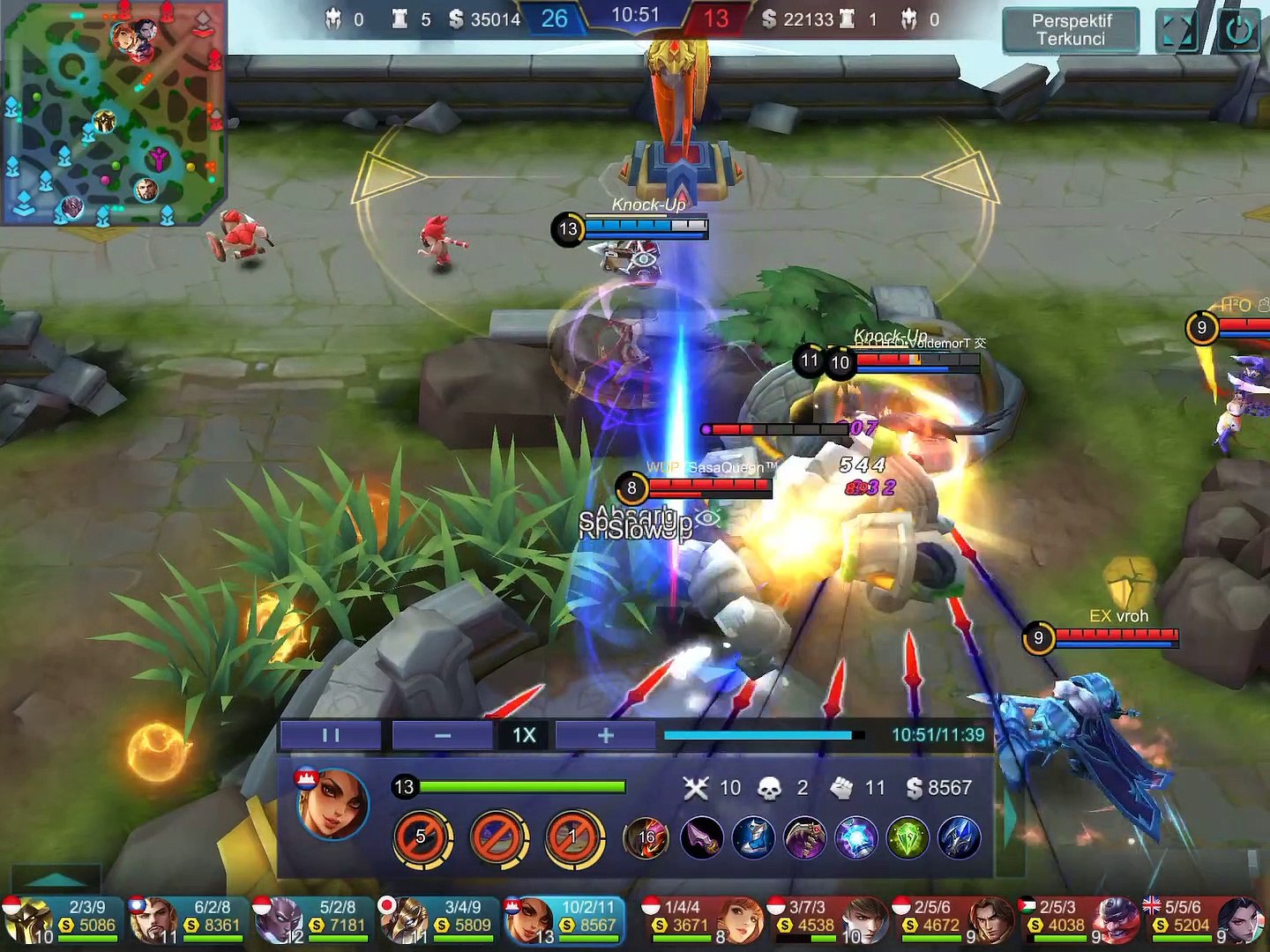Select the glowing blue orb item icon
The image size is (1270, 952).
855,838
